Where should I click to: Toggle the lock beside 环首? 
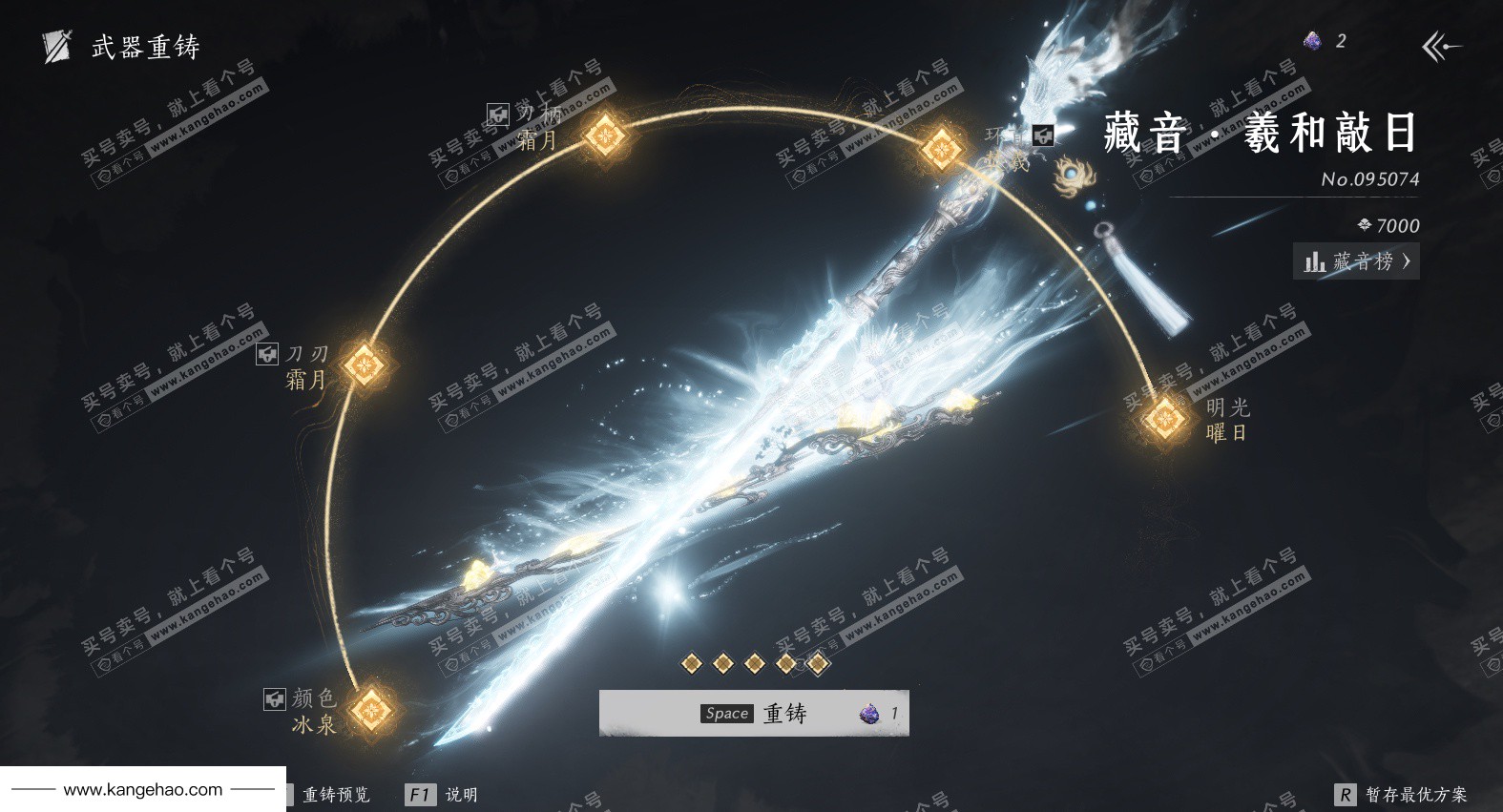tap(1043, 135)
